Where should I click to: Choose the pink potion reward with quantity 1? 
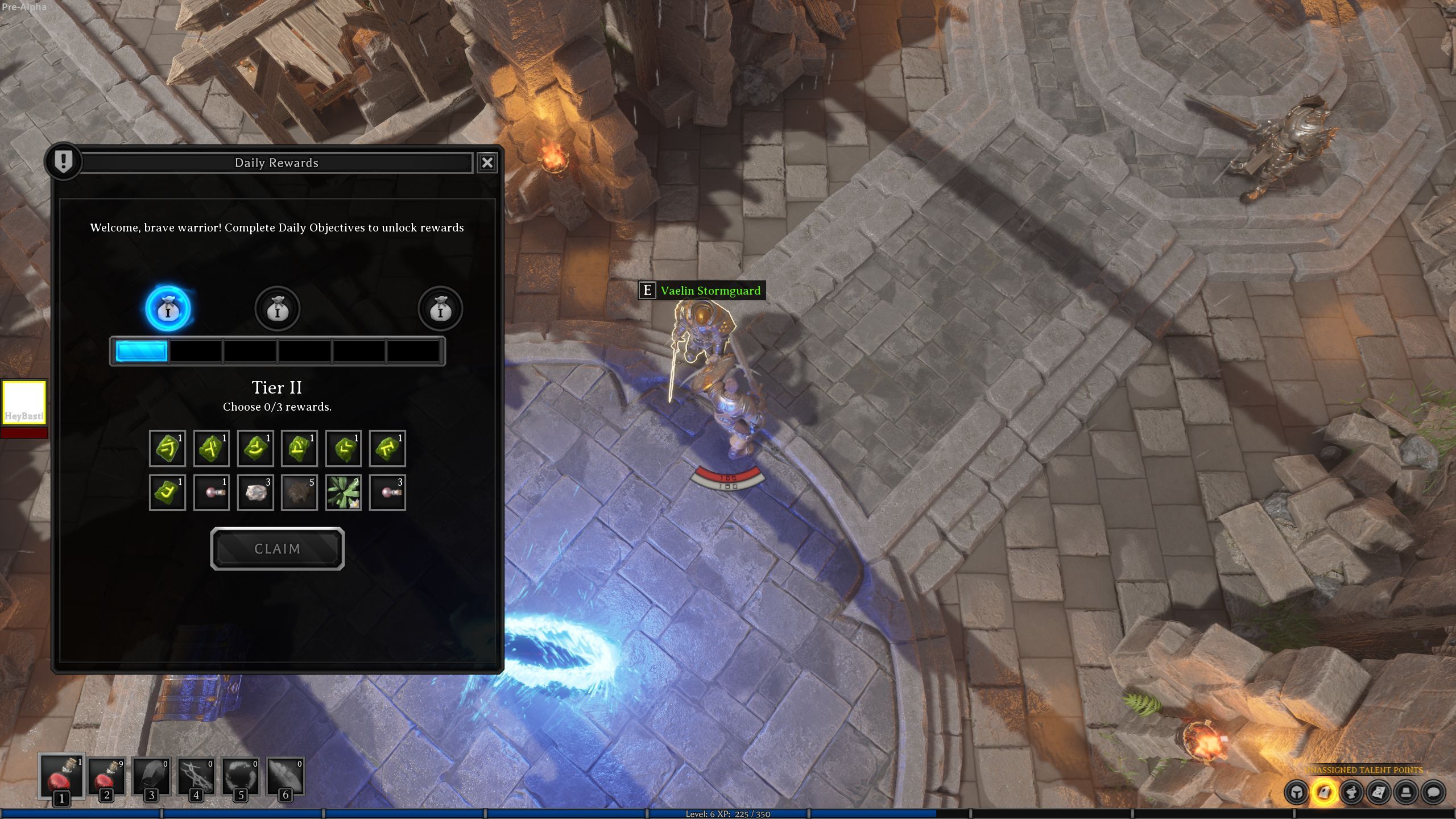pos(212,493)
